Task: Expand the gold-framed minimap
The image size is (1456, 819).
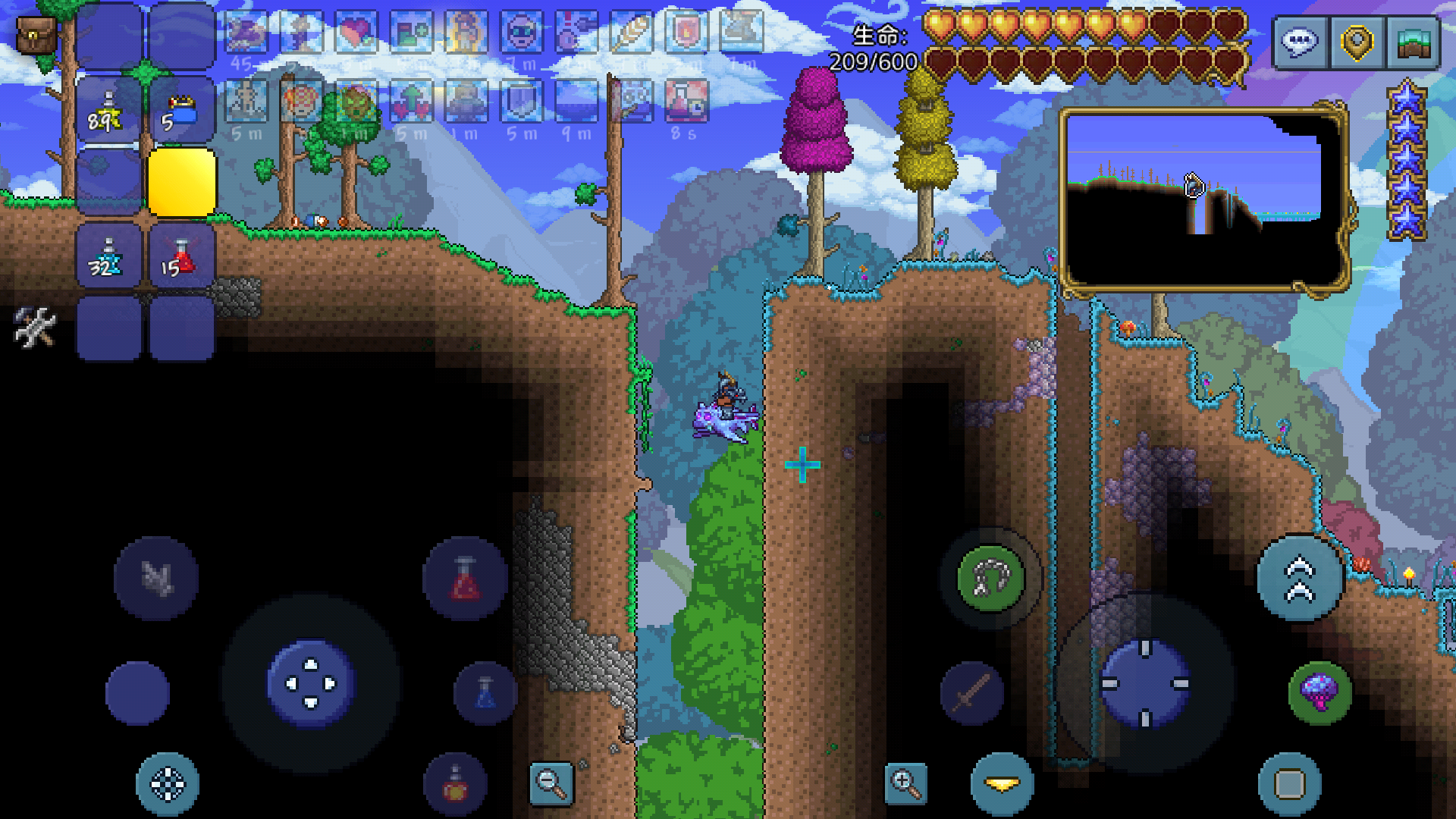Action: pyautogui.click(x=1203, y=199)
